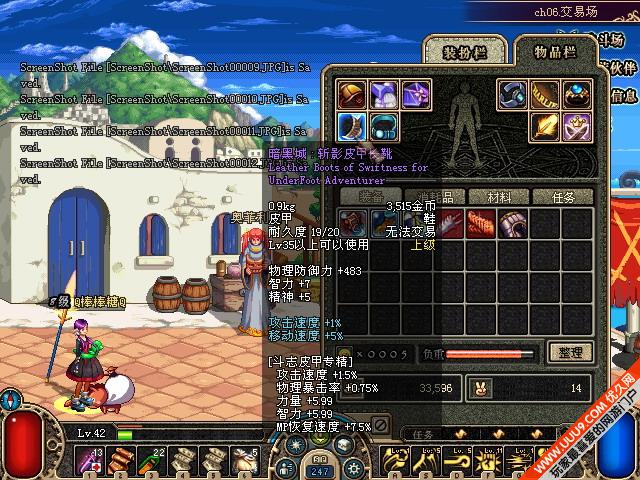Select the equipped teal belt slot
The width and height of the screenshot is (640, 480).
(384, 127)
